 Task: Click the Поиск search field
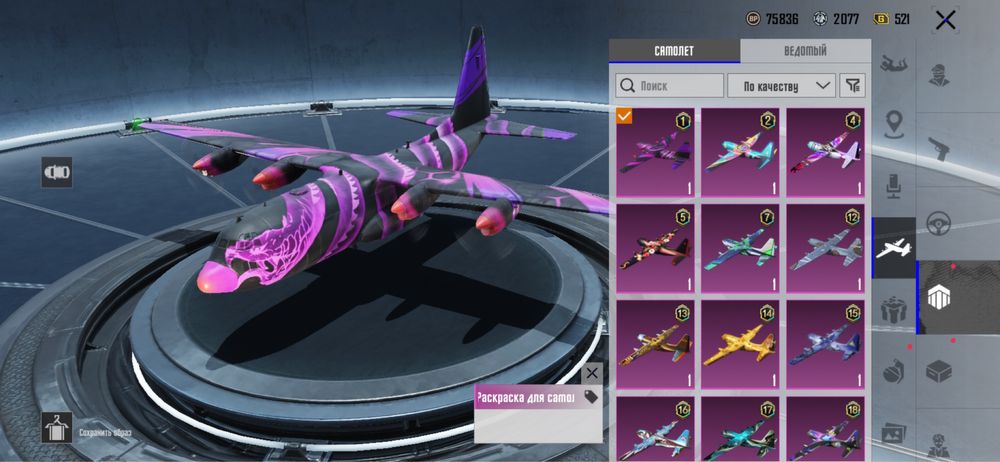pos(669,86)
